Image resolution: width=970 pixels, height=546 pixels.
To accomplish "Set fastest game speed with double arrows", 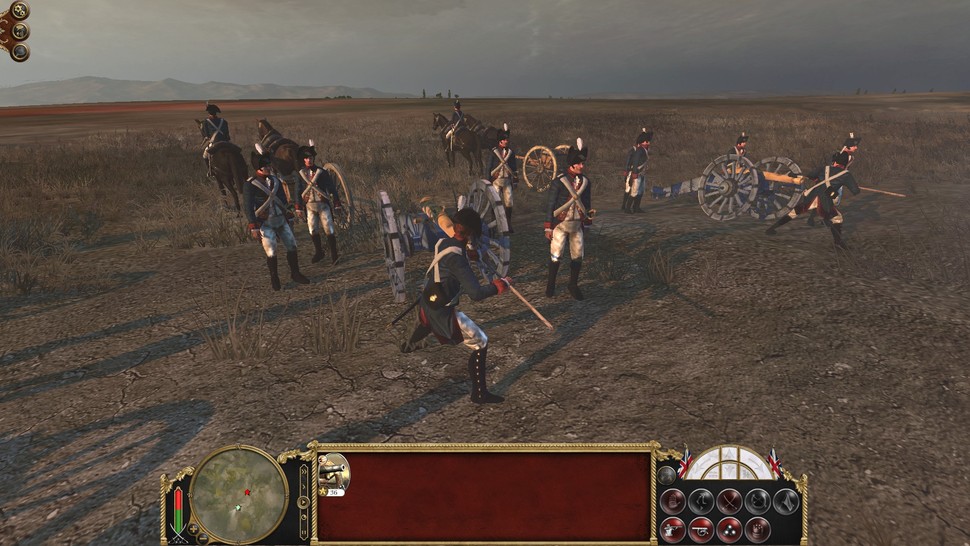I will tap(303, 471).
